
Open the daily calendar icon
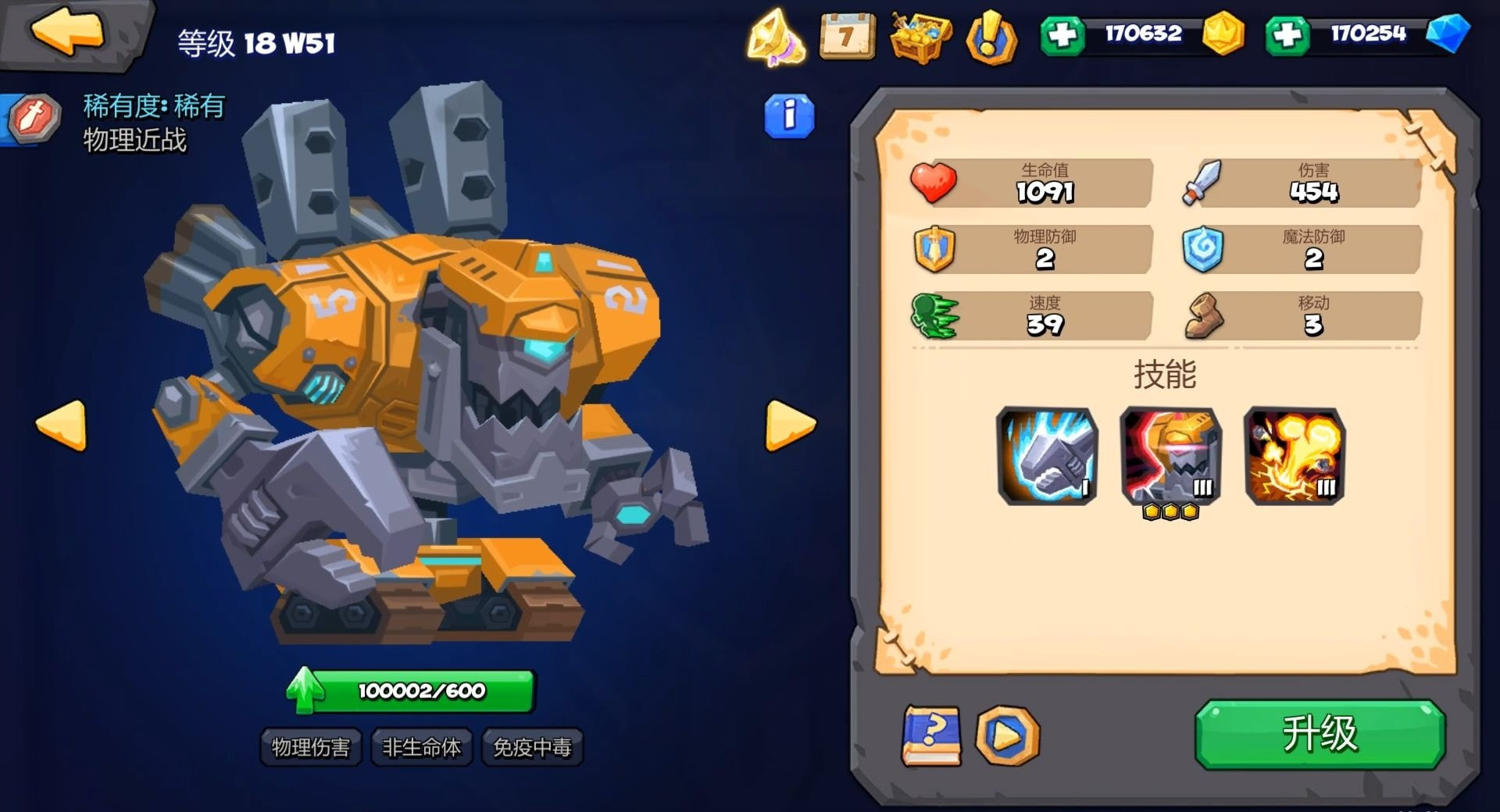click(847, 35)
